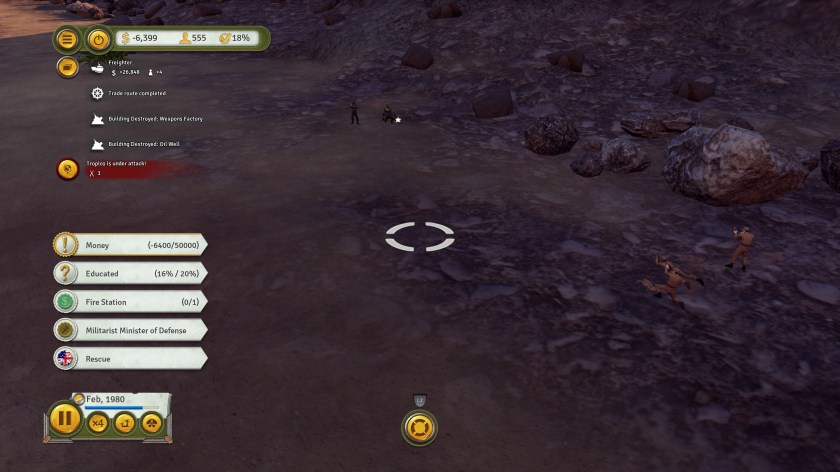Open the Fire Station objective
This screenshot has width=840, height=472.
pos(130,301)
